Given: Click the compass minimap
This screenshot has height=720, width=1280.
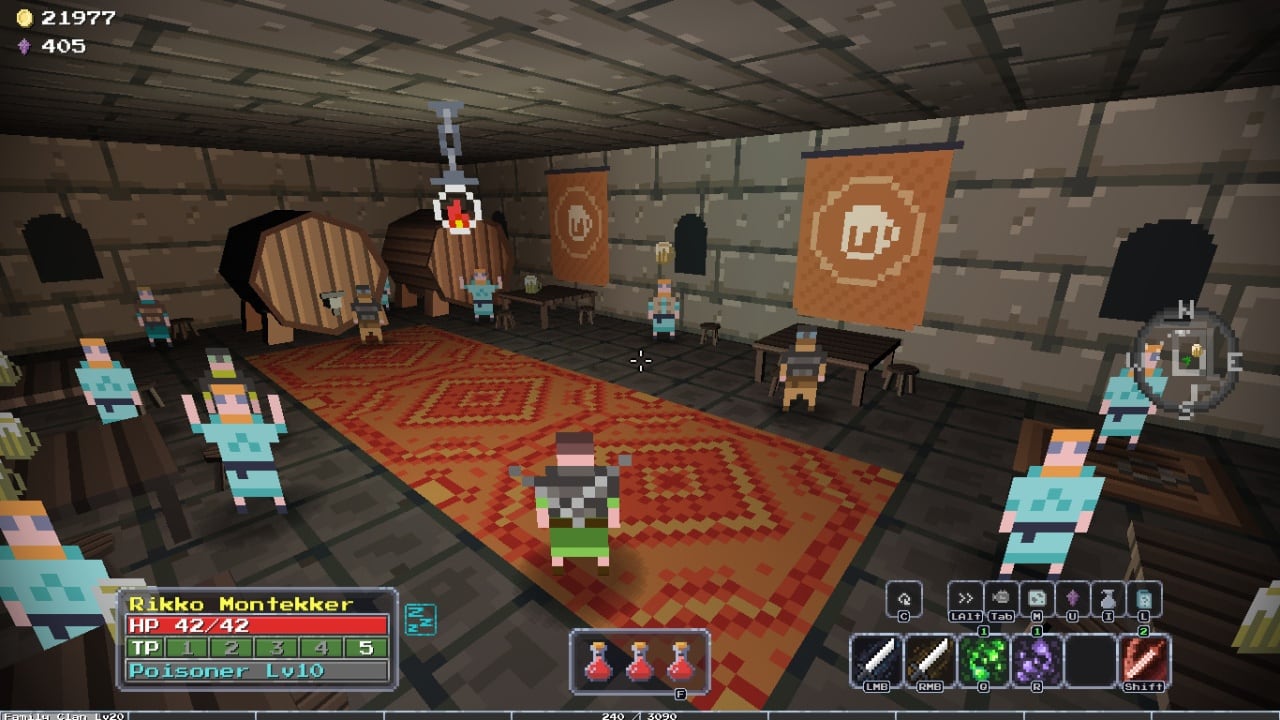Looking at the screenshot, I should point(1186,359).
